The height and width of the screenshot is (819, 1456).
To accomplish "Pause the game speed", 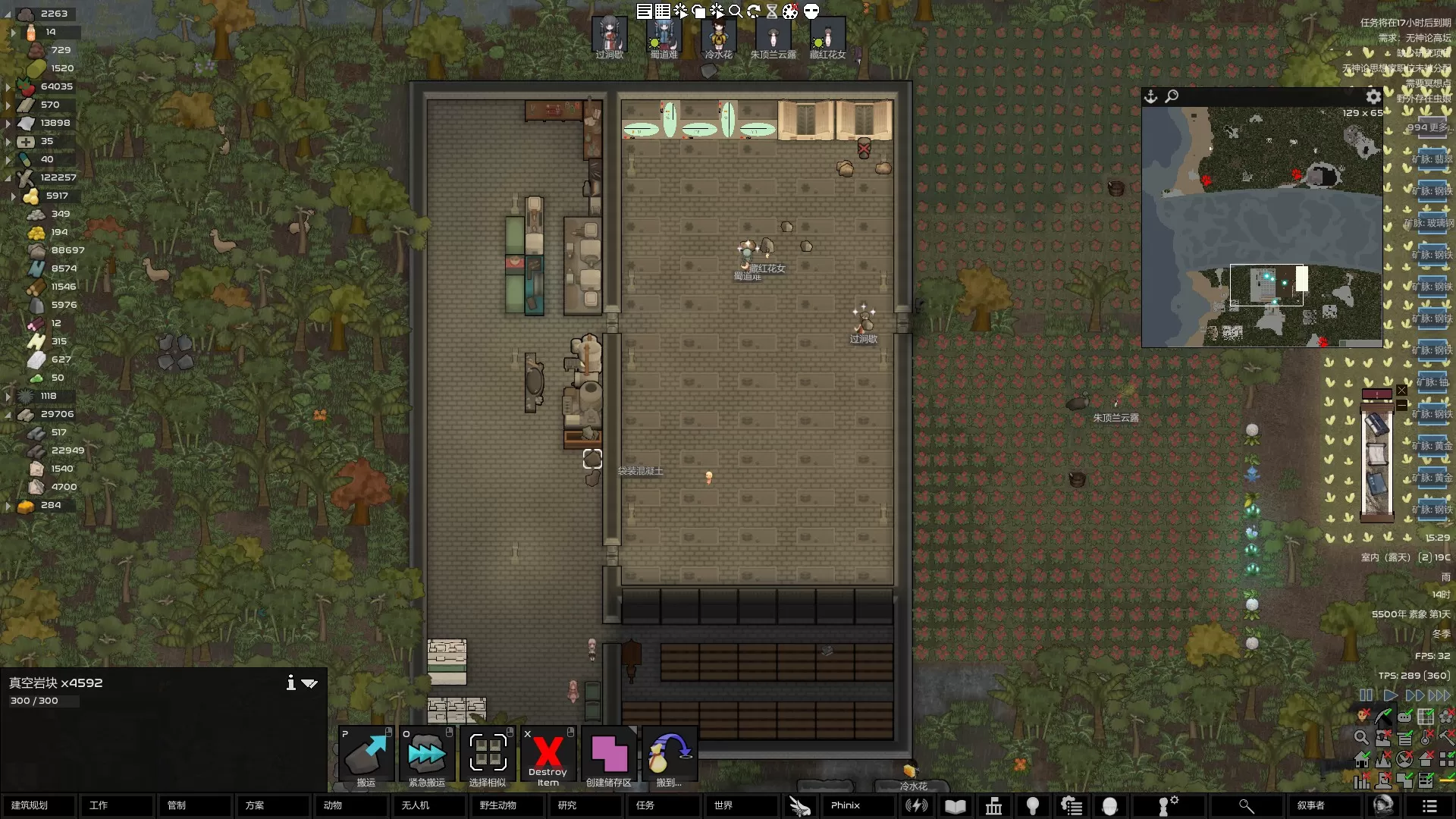I will [1366, 695].
